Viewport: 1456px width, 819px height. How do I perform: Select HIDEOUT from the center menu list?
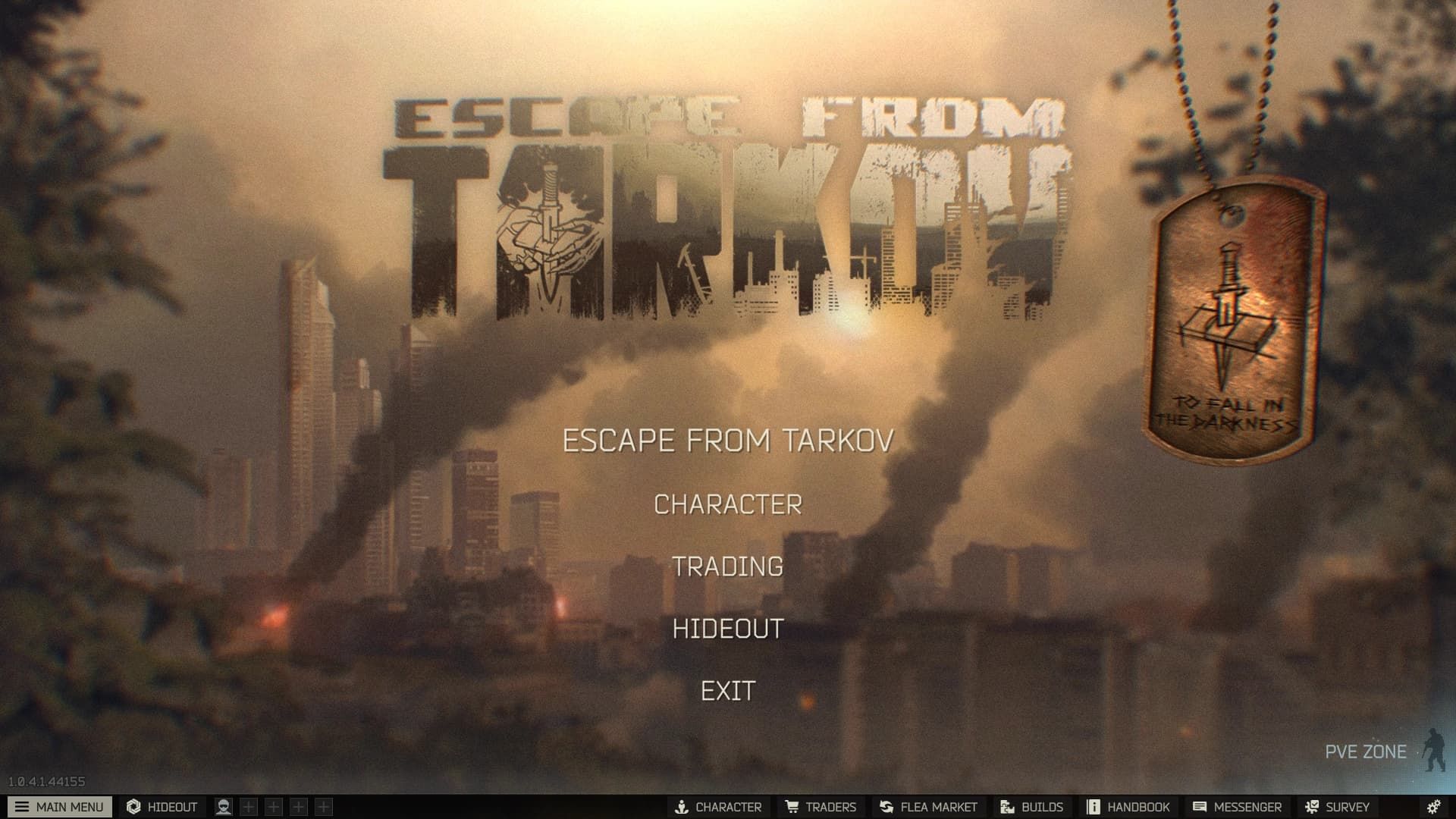728,628
